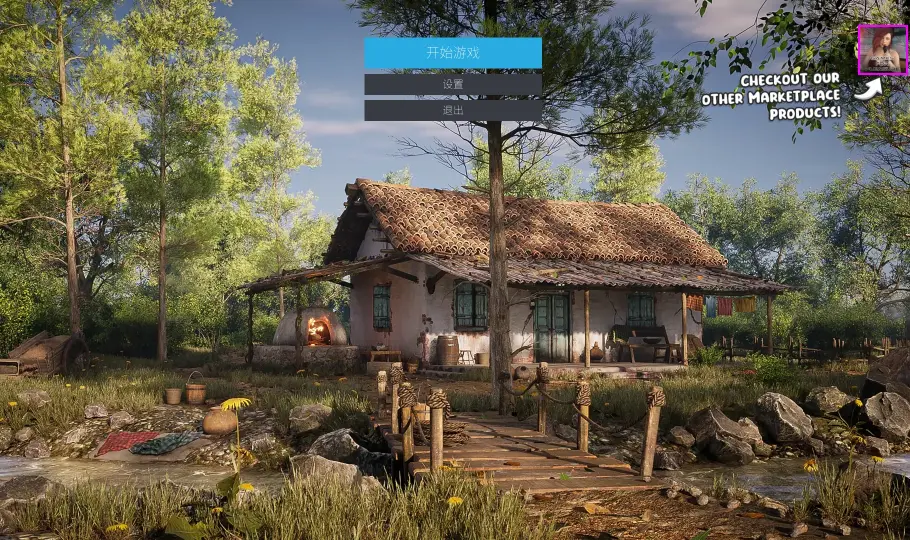Open the 设置 settings menu
Image resolution: width=910 pixels, height=540 pixels.
453,84
